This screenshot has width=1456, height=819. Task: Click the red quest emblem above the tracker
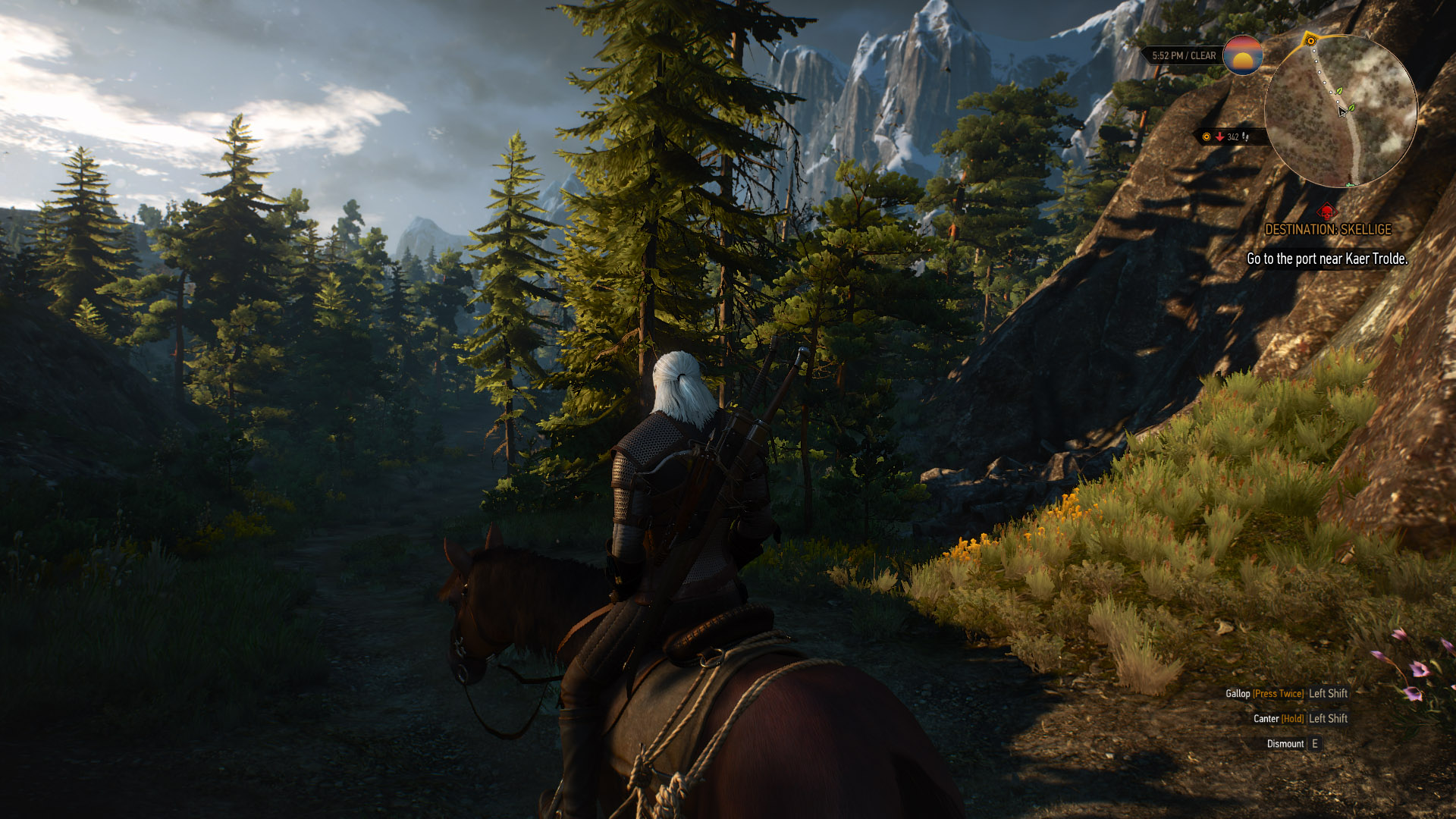[1326, 212]
